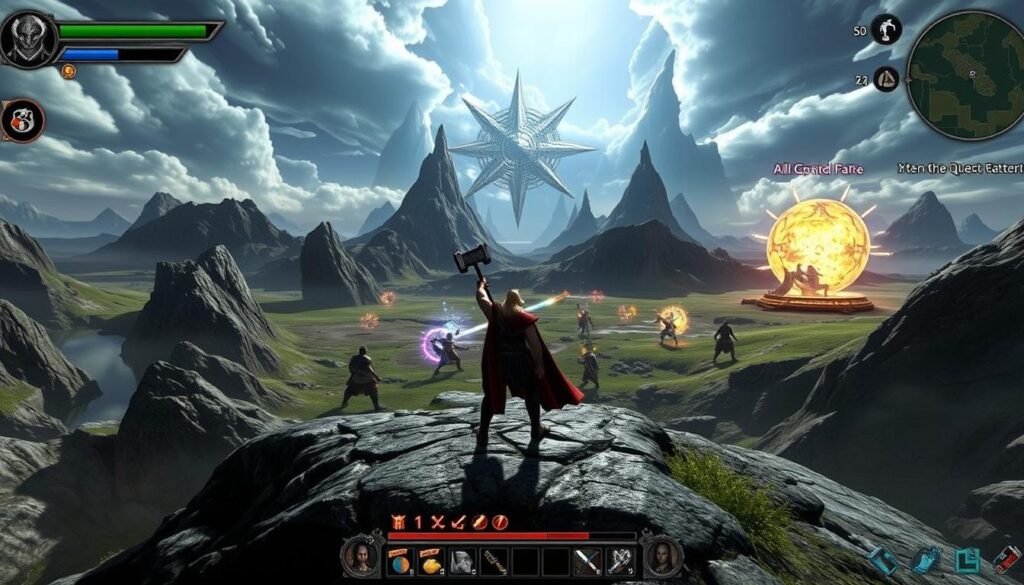Activate the grey helmet hotbar slot
This screenshot has width=1024, height=585.
click(x=462, y=560)
